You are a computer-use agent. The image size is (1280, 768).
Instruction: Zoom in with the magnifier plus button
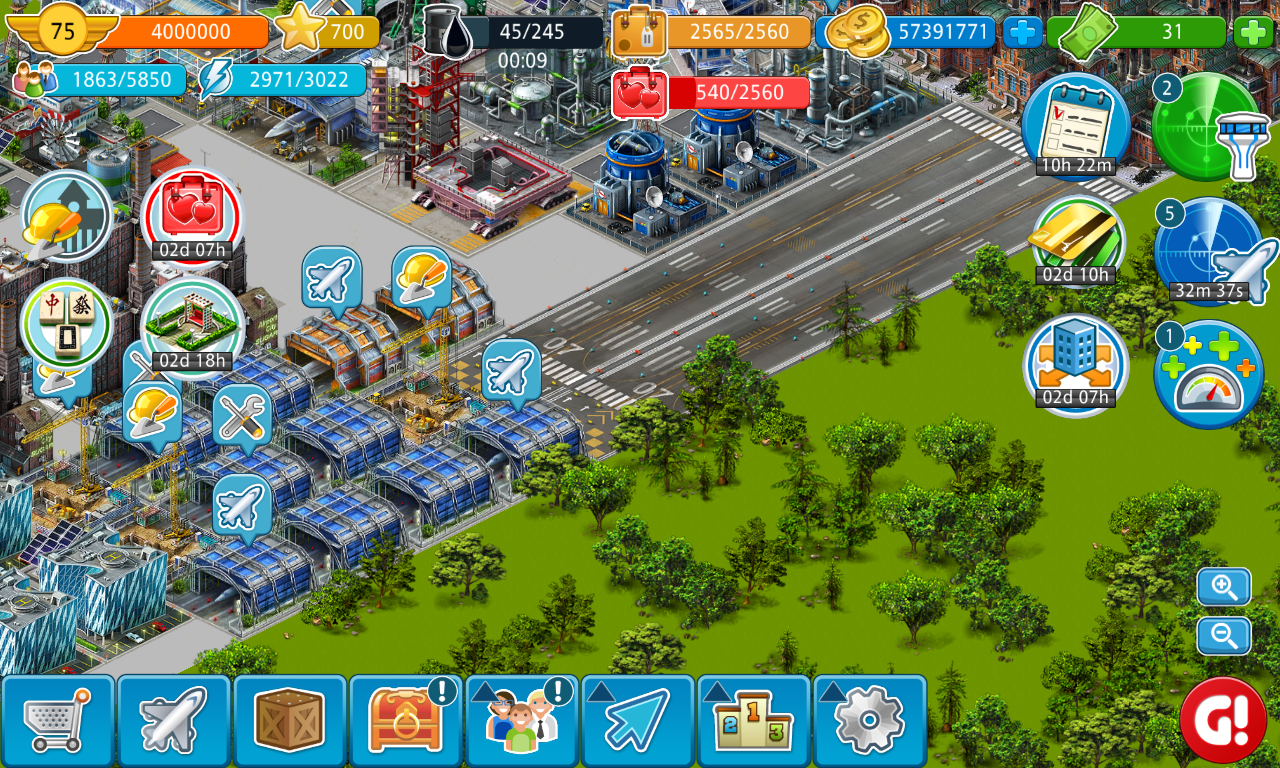(x=1223, y=587)
